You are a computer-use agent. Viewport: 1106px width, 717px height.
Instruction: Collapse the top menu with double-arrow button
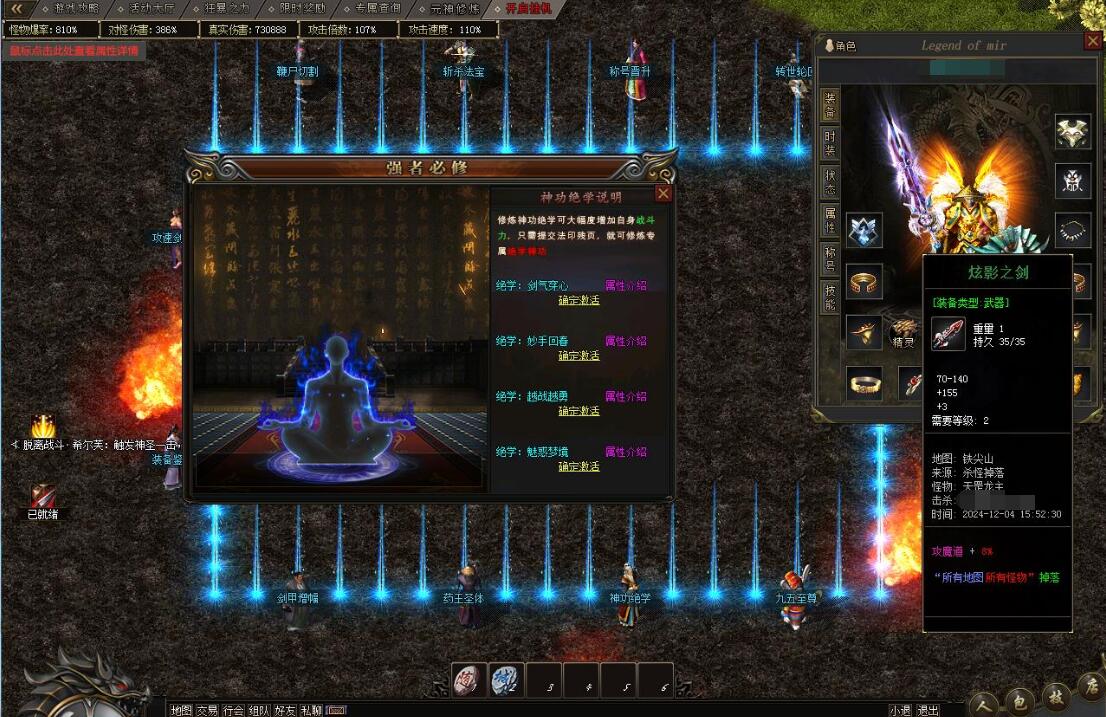pos(15,8)
